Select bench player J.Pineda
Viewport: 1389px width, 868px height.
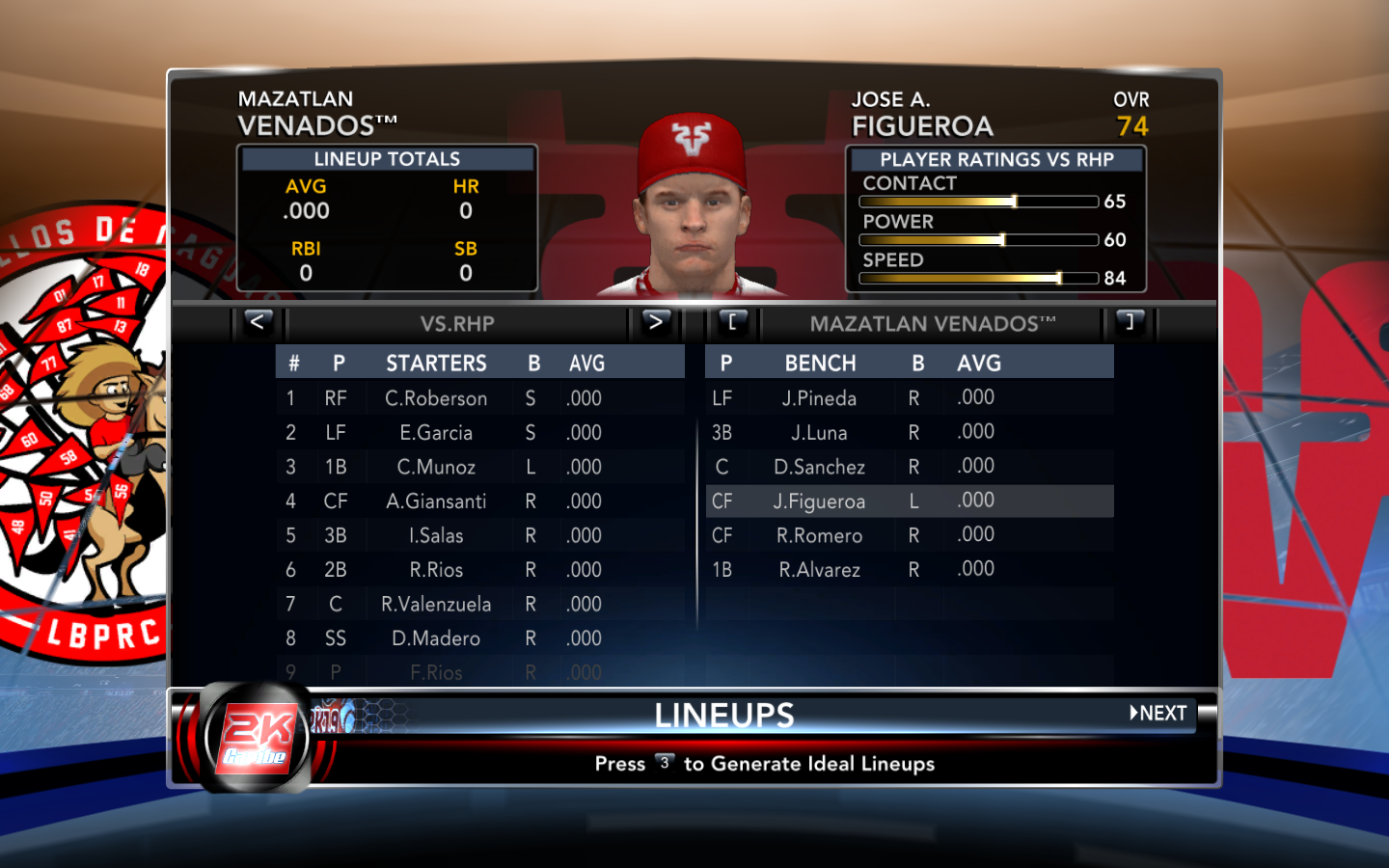click(x=819, y=398)
